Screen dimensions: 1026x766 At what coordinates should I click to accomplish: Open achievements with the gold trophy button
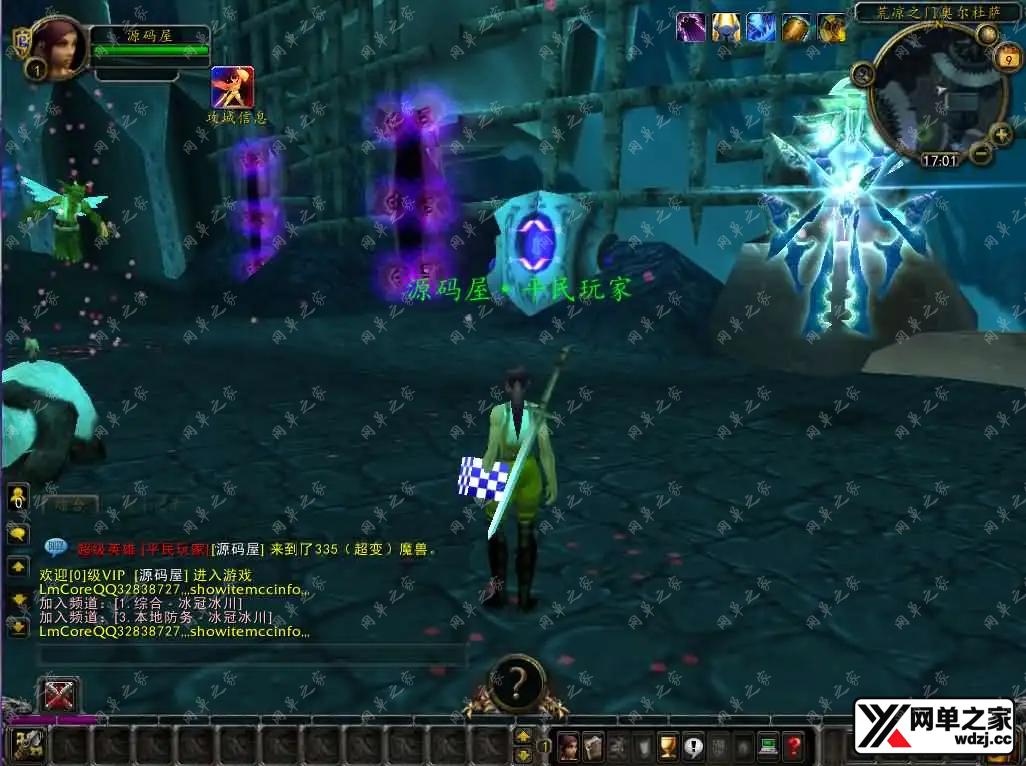click(x=668, y=745)
